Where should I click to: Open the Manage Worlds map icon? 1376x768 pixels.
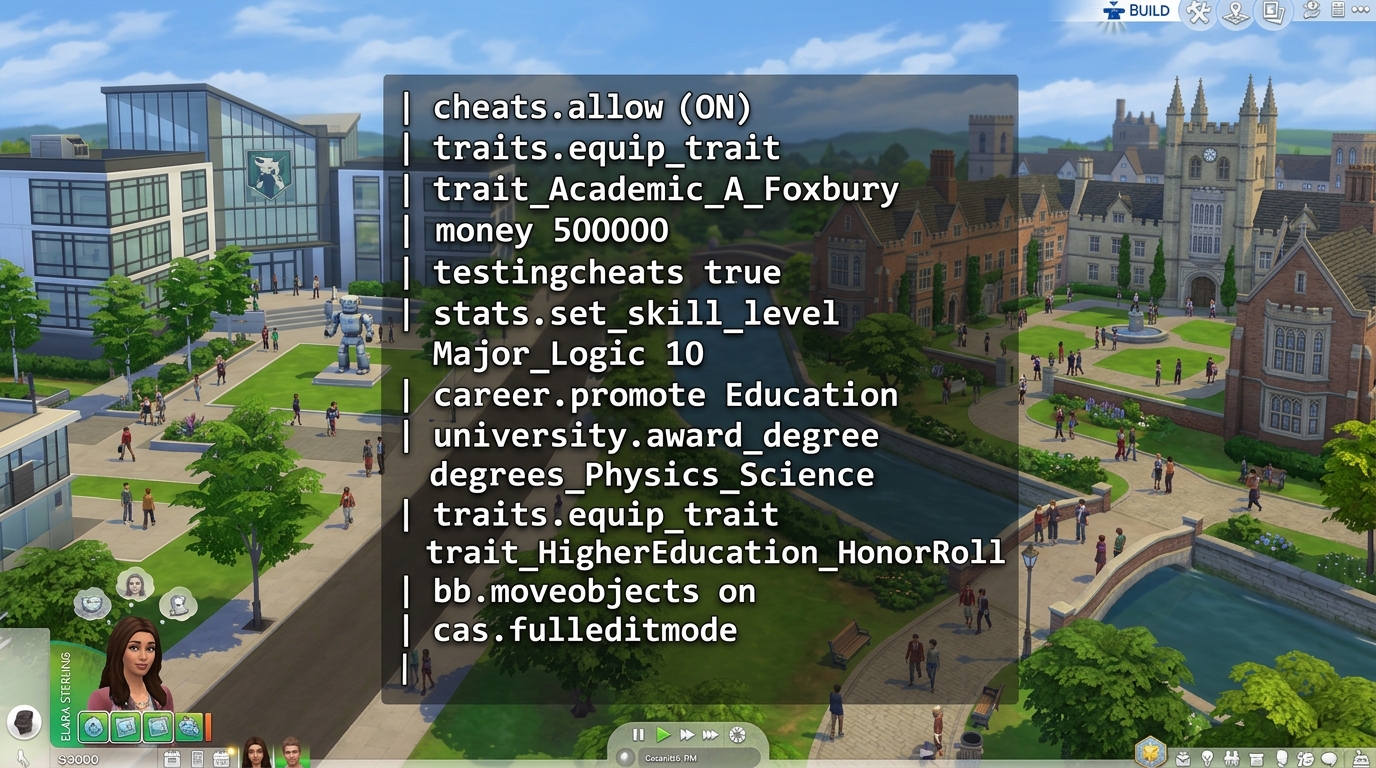[x=1236, y=13]
